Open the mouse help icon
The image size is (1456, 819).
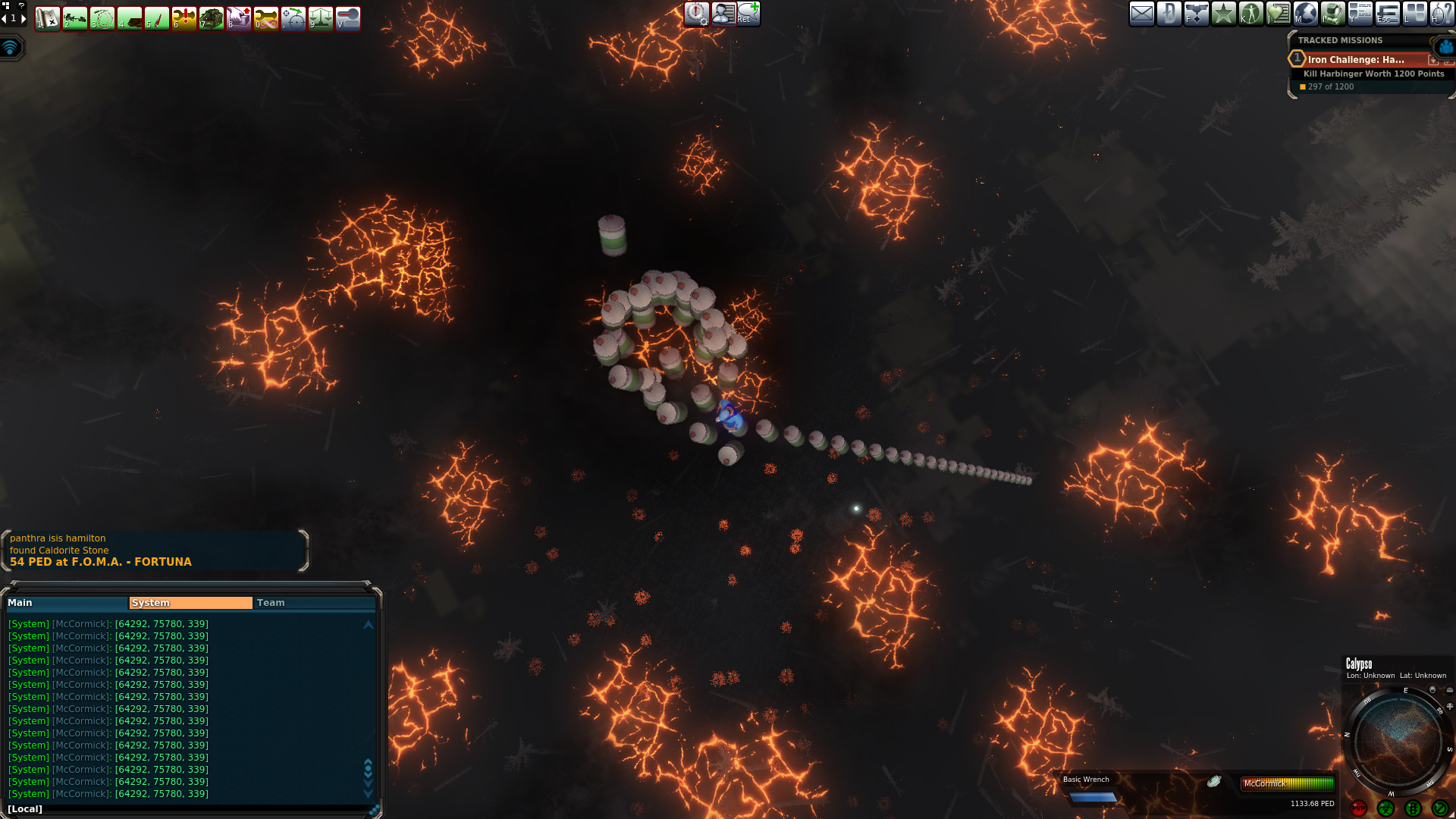click(1442, 14)
